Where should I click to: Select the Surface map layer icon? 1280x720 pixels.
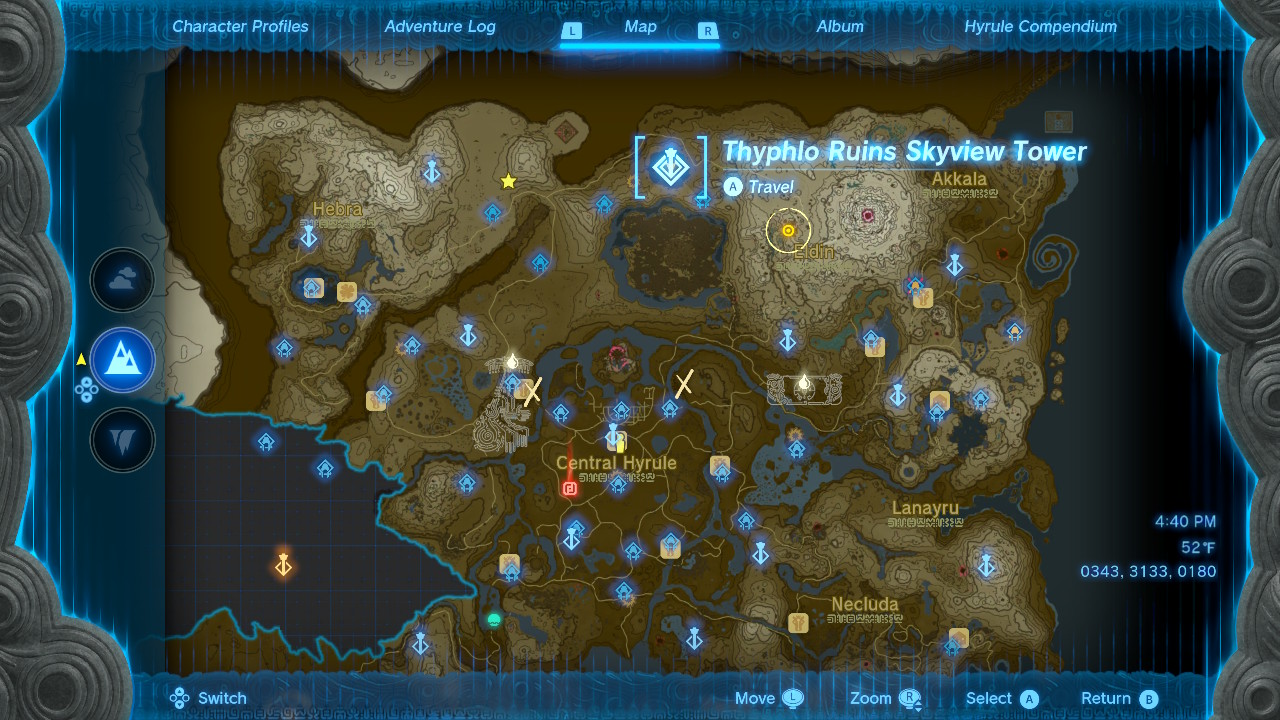click(122, 360)
